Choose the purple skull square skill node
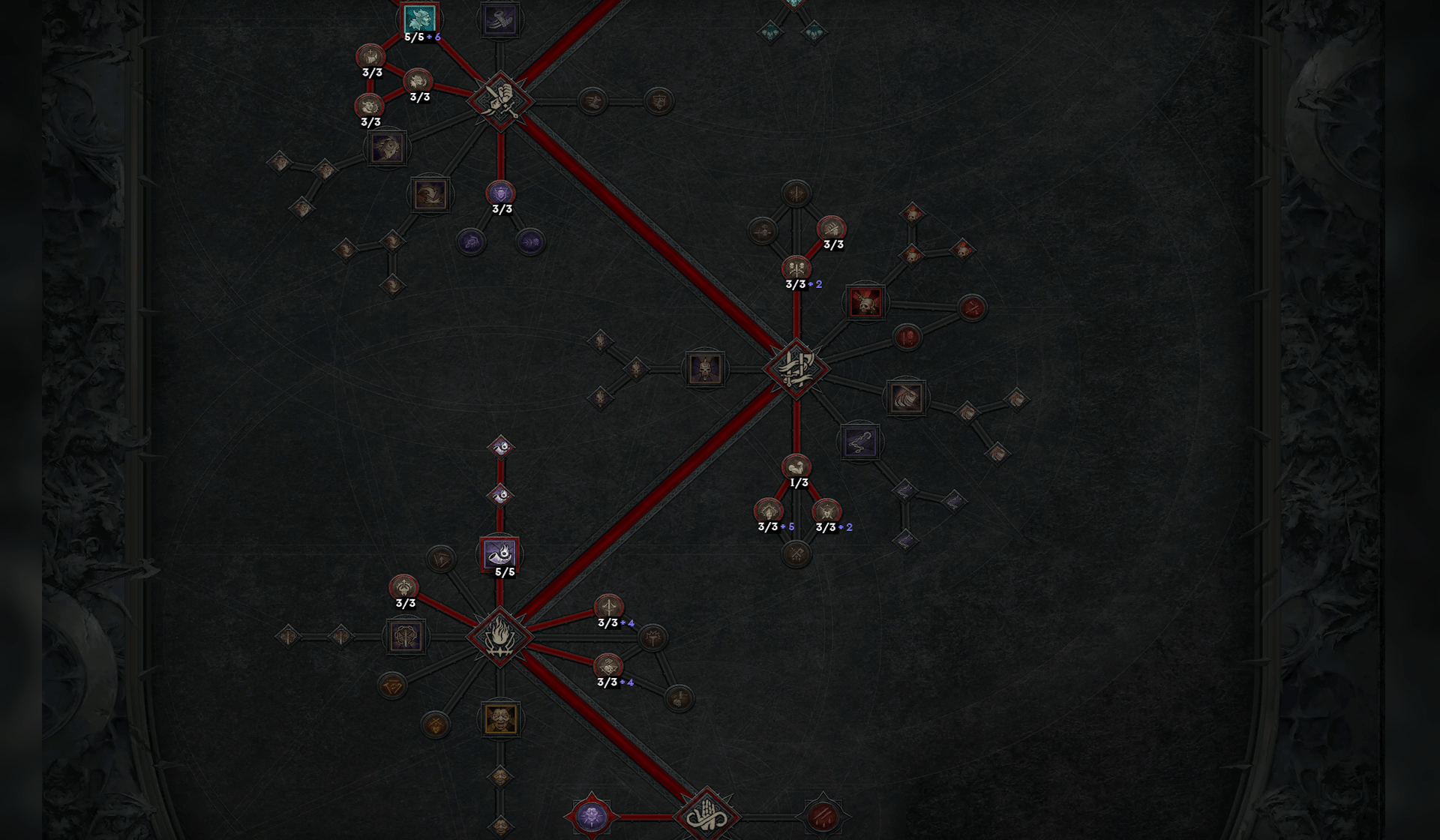The image size is (1440, 840). pyautogui.click(x=704, y=369)
